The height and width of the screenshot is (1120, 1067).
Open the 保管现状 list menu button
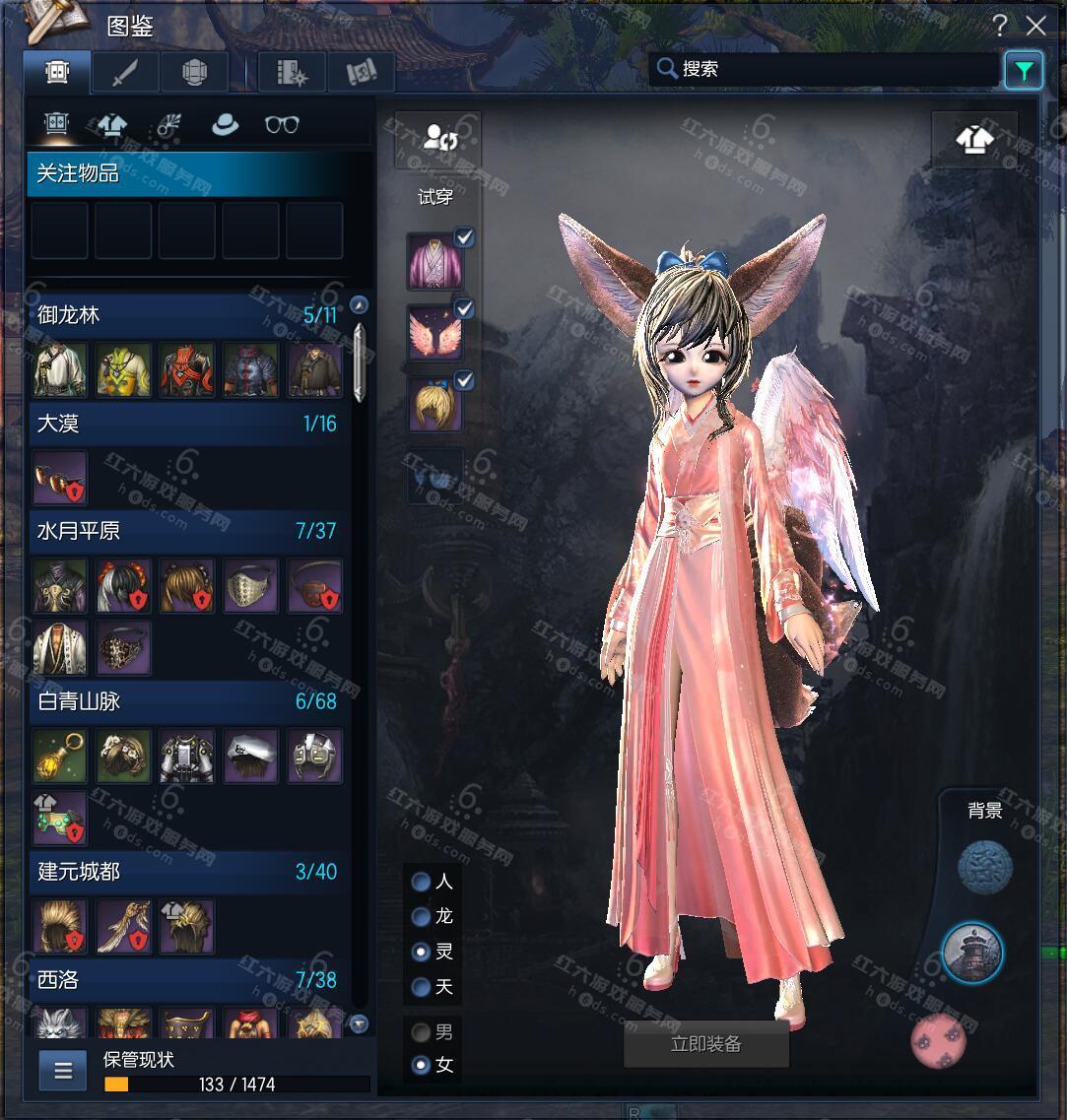click(63, 1071)
